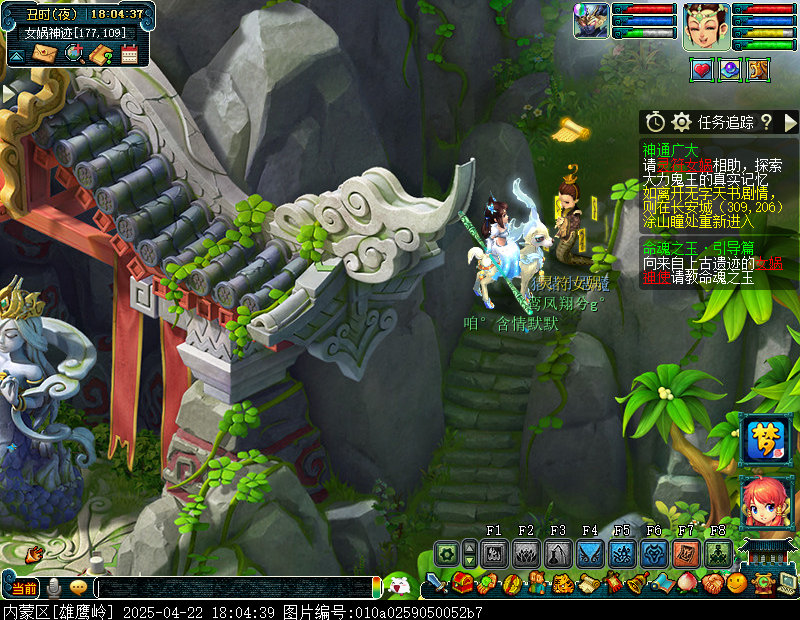The image size is (800, 620).
Task: Open quest tracker question mark help
Action: point(766,122)
